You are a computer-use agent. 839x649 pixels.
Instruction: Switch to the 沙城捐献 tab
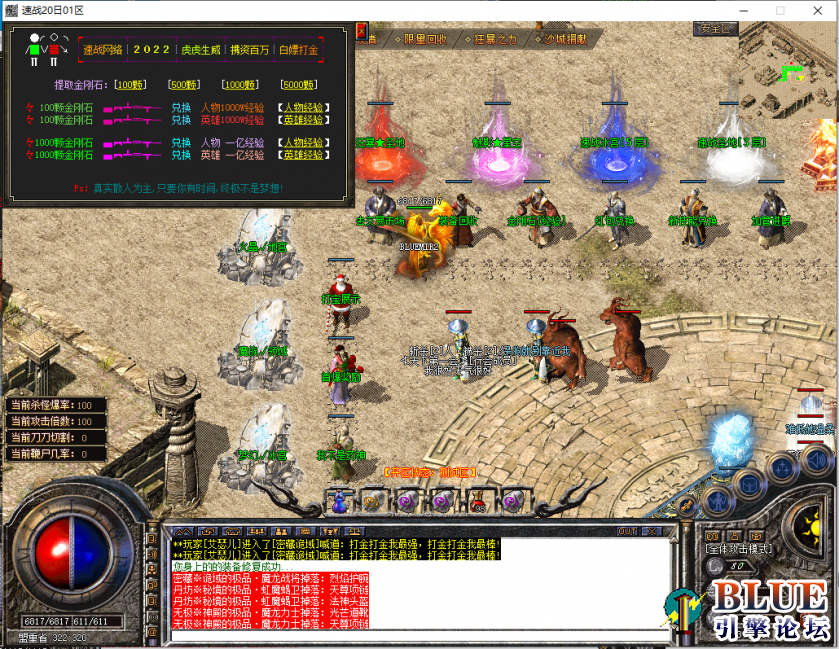pos(565,40)
